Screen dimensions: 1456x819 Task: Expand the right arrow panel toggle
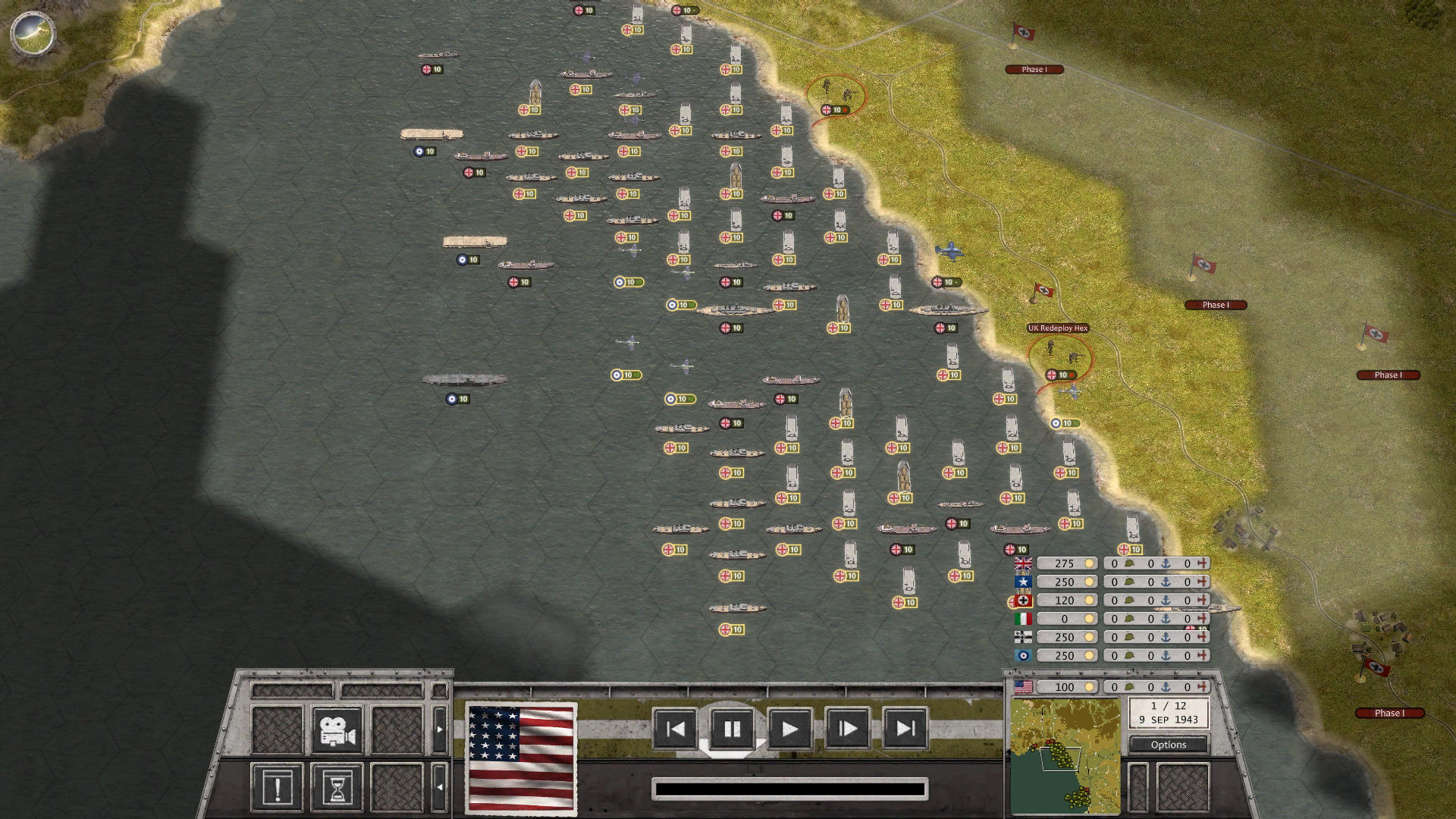[x=438, y=728]
